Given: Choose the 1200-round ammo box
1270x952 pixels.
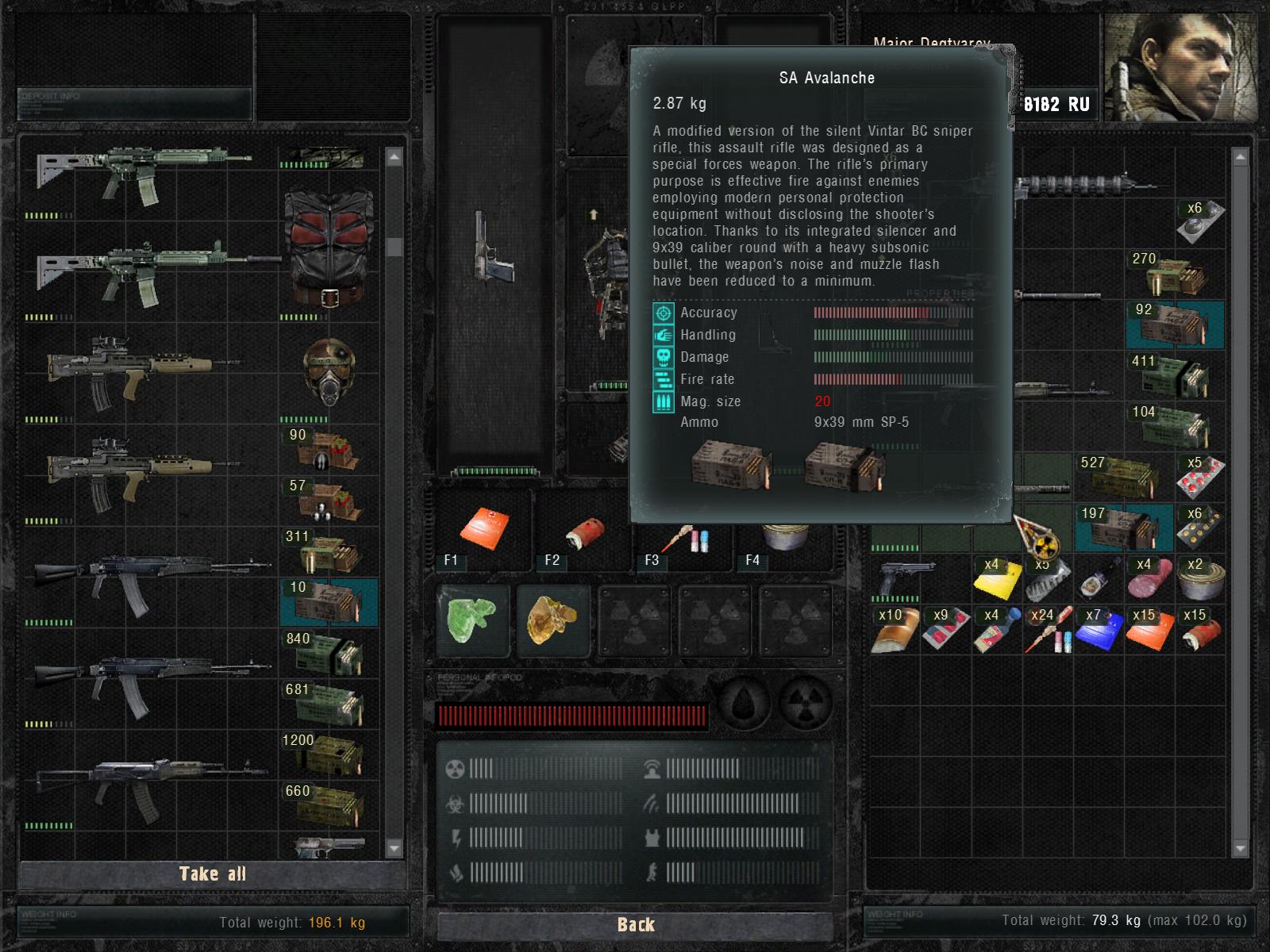Looking at the screenshot, I should [x=329, y=755].
